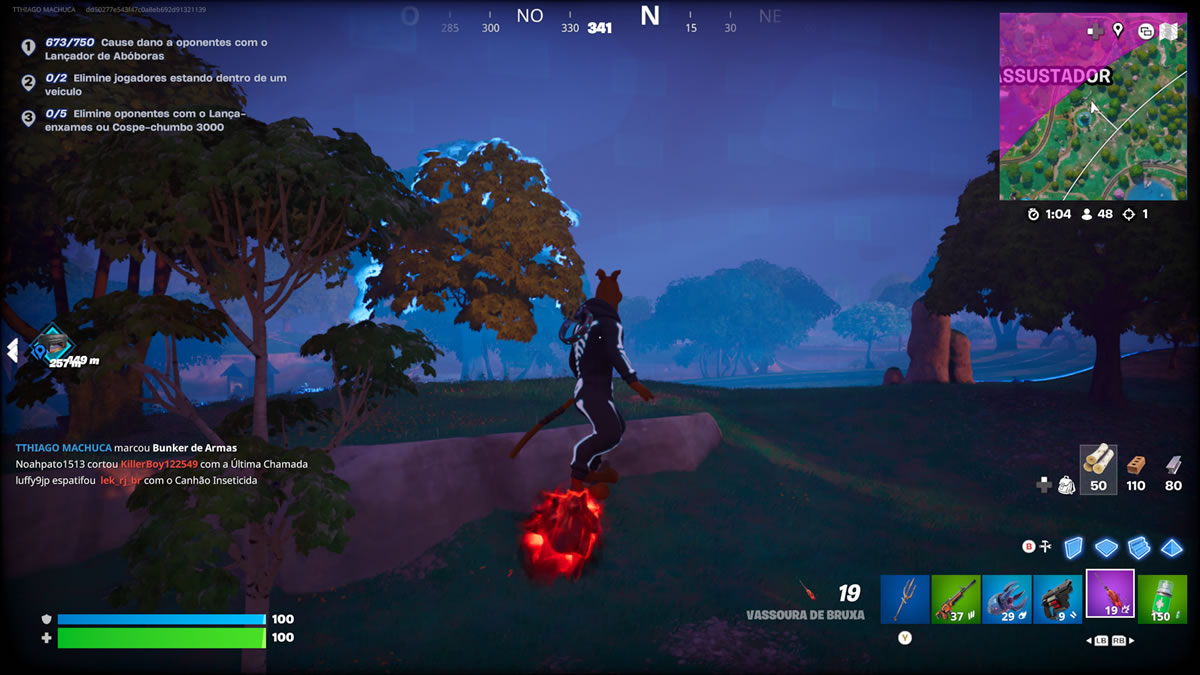Screen dimensions: 1200x675
Task: Open the backpack inventory icon
Action: click(x=1067, y=485)
